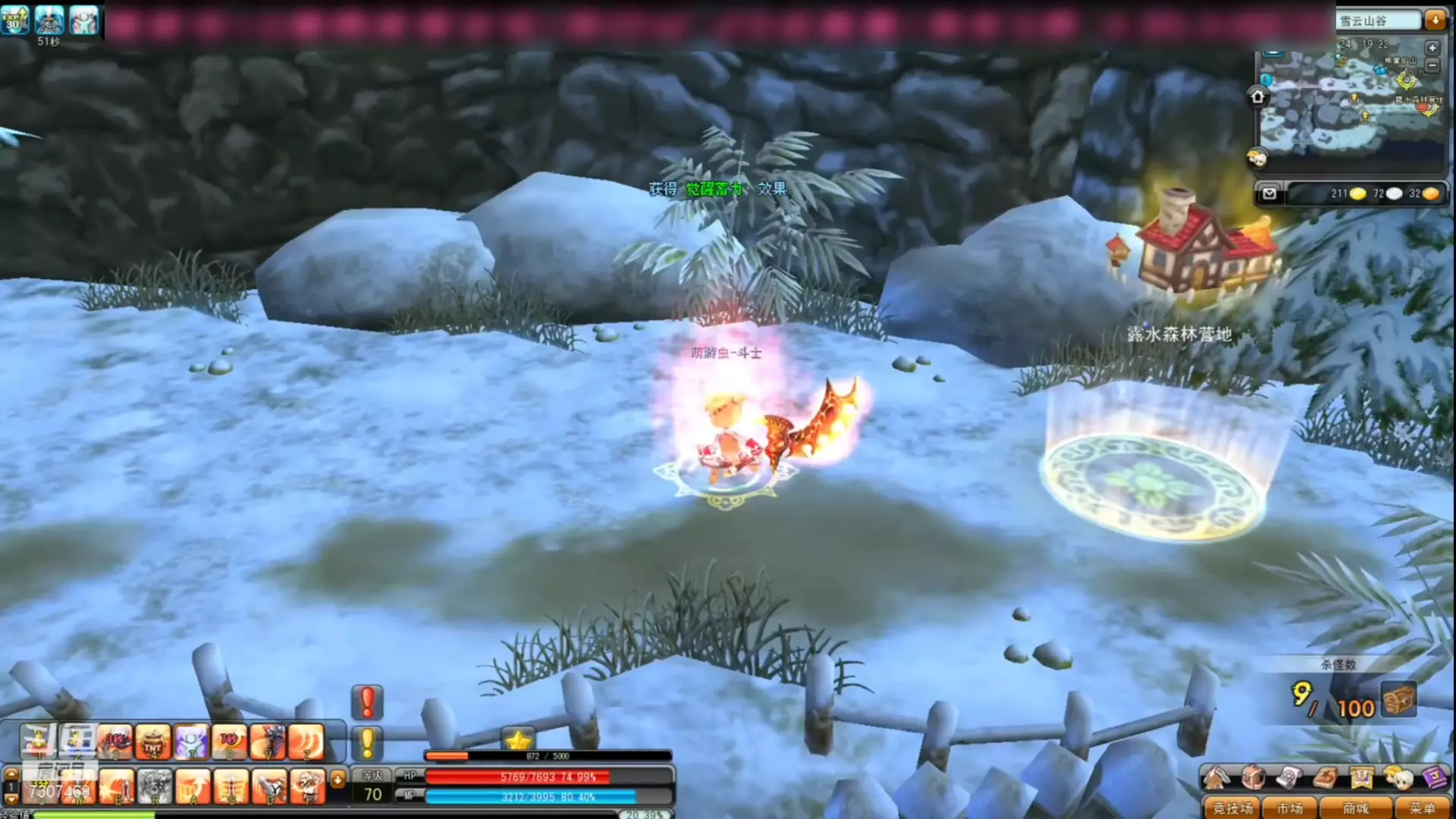1456x819 pixels.
Task: Open the 市场 market
Action: pos(1290,808)
